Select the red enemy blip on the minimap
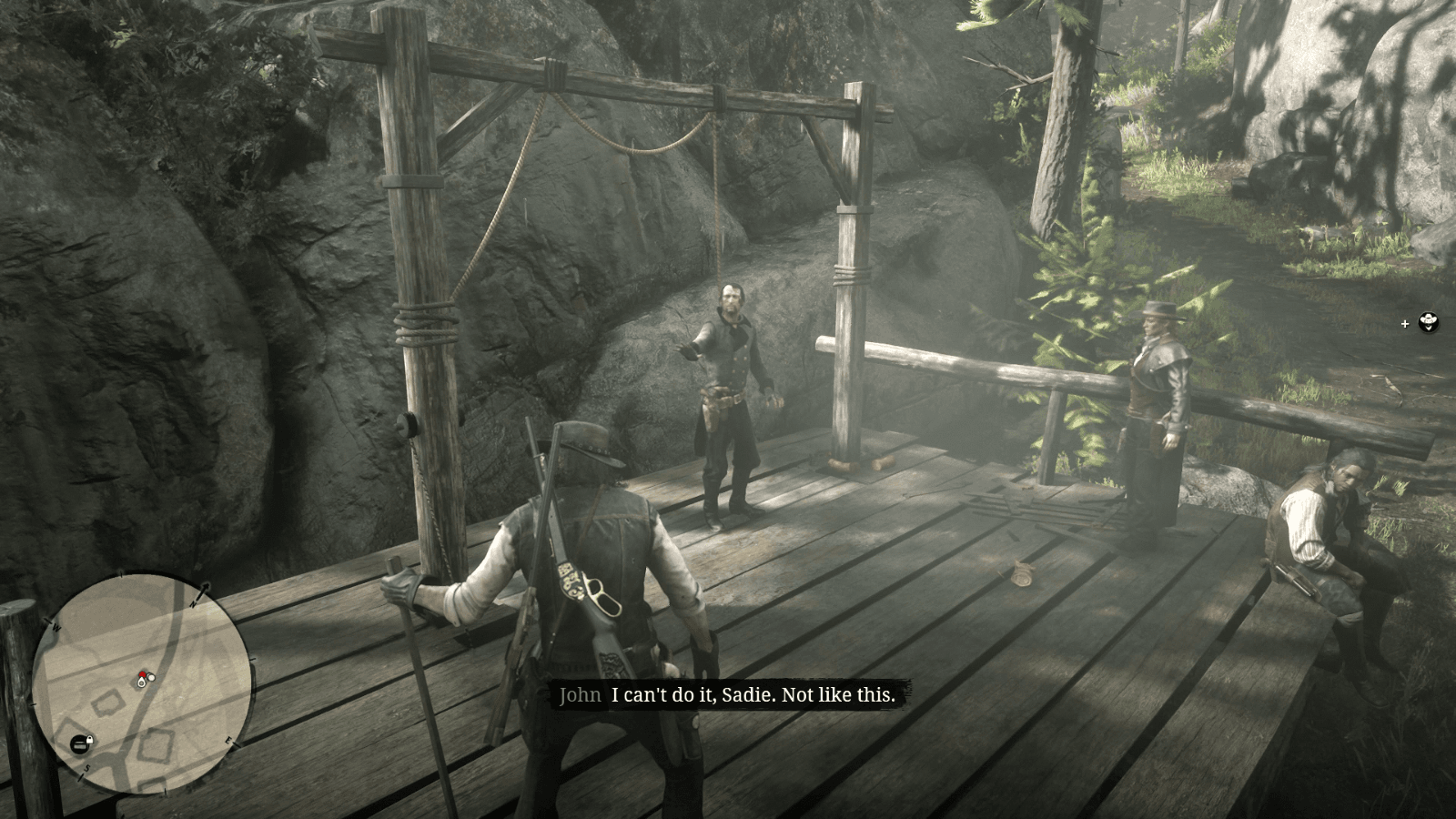This screenshot has height=819, width=1456. pos(142,674)
